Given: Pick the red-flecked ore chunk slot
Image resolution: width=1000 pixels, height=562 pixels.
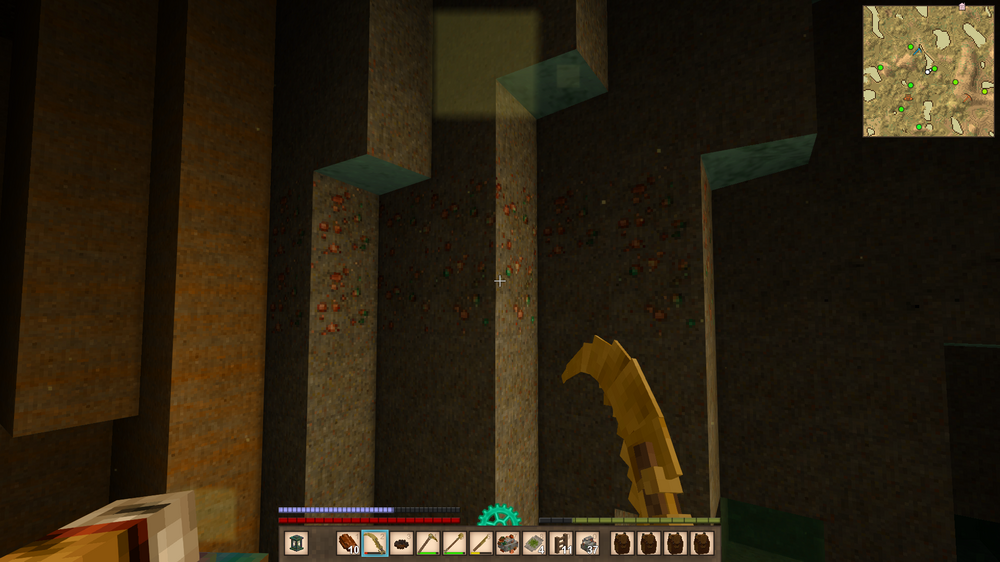Looking at the screenshot, I should (508, 543).
